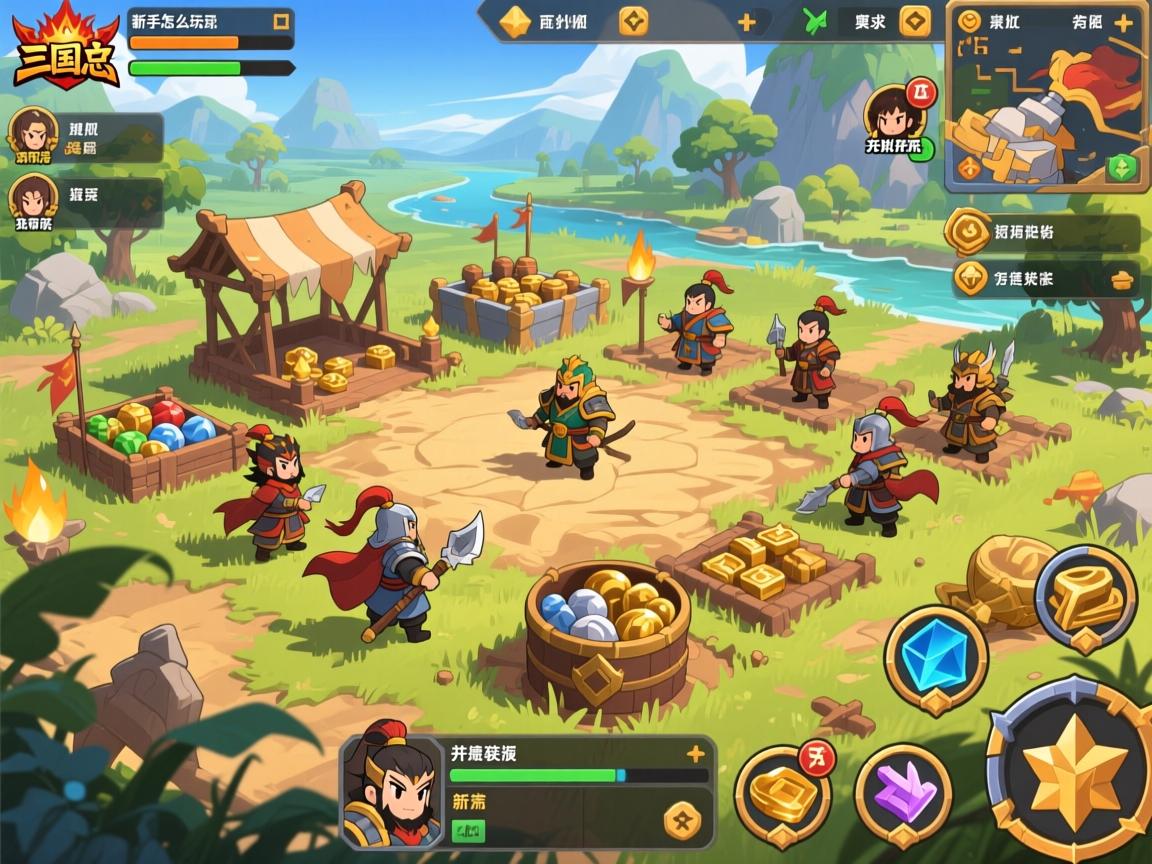This screenshot has width=1152, height=864.
Task: Select the helmeted hero portrait at the bottom
Action: pyautogui.click(x=392, y=790)
